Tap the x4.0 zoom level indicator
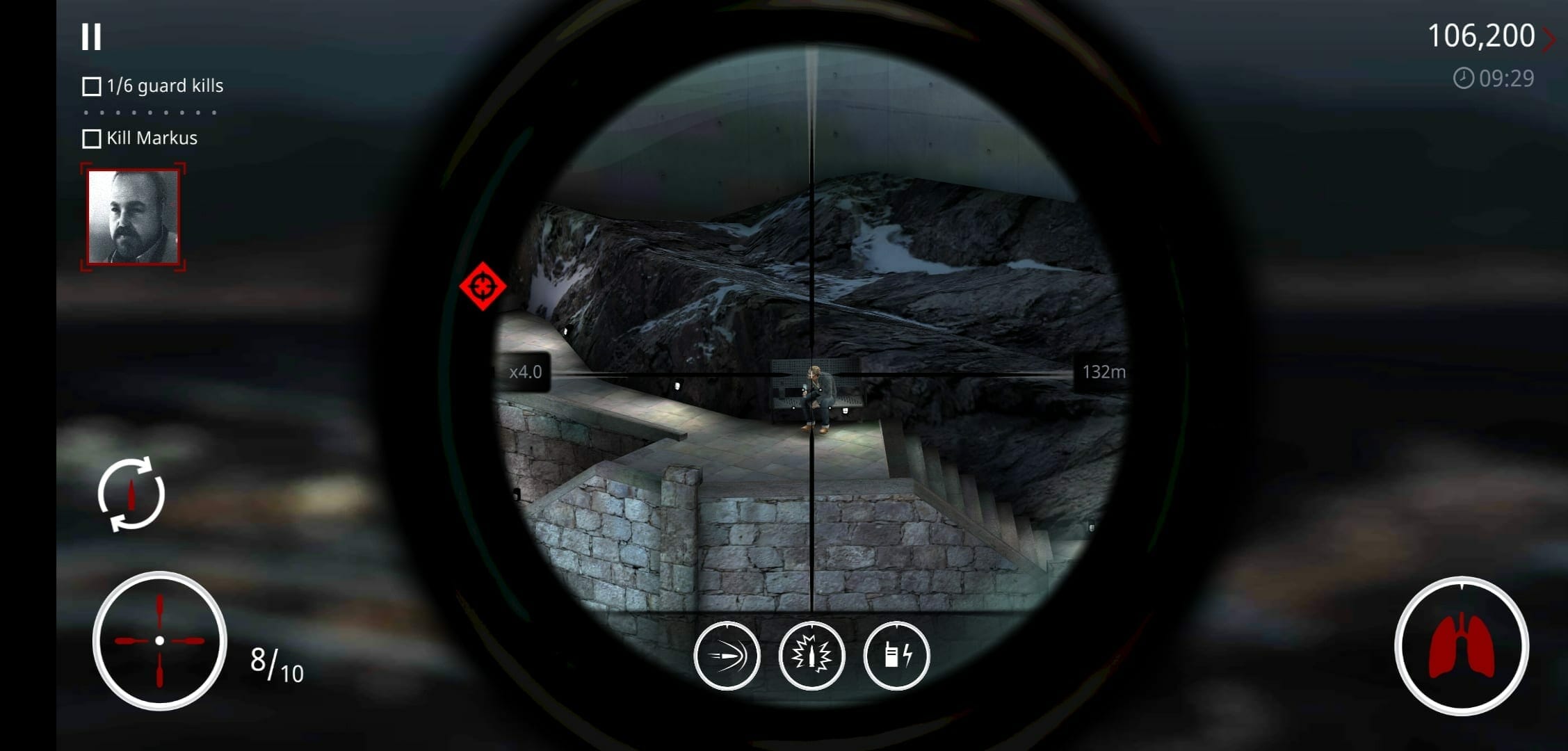1568x751 pixels. 525,372
